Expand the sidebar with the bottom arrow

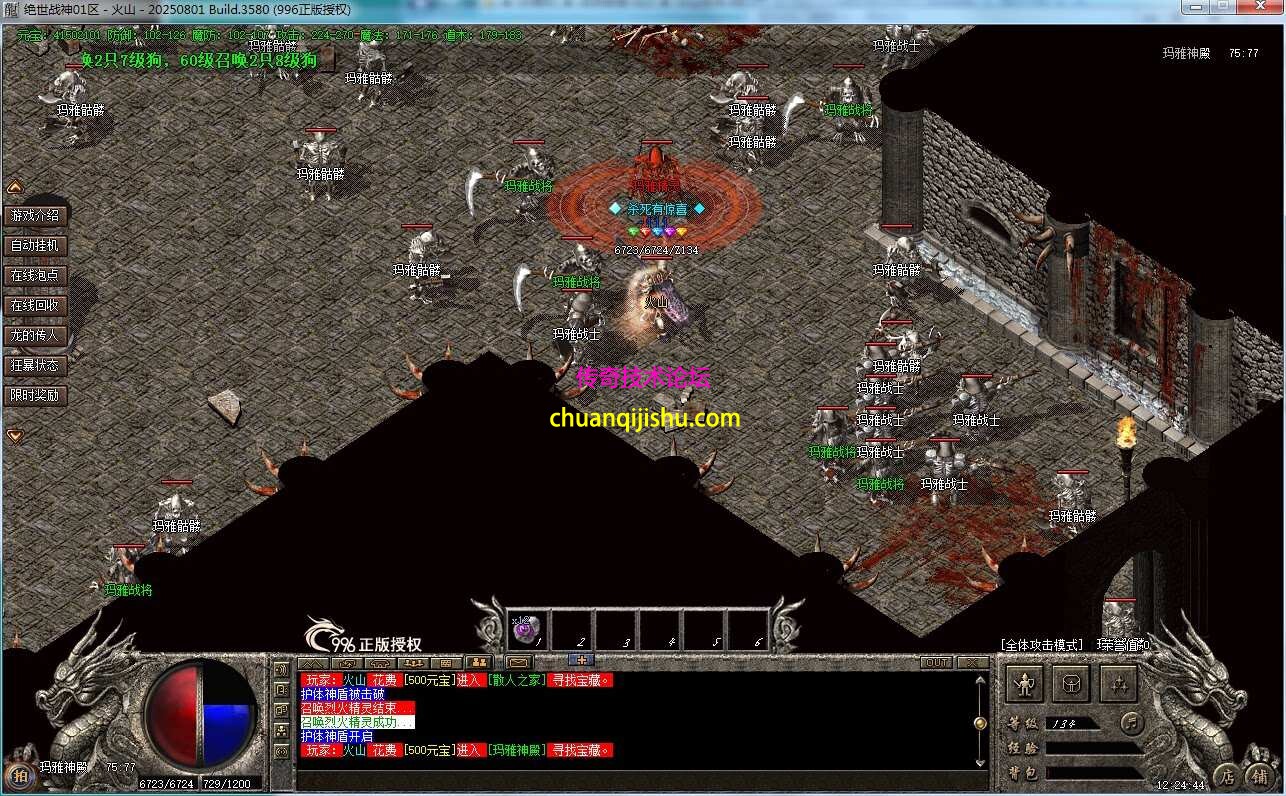pos(14,435)
